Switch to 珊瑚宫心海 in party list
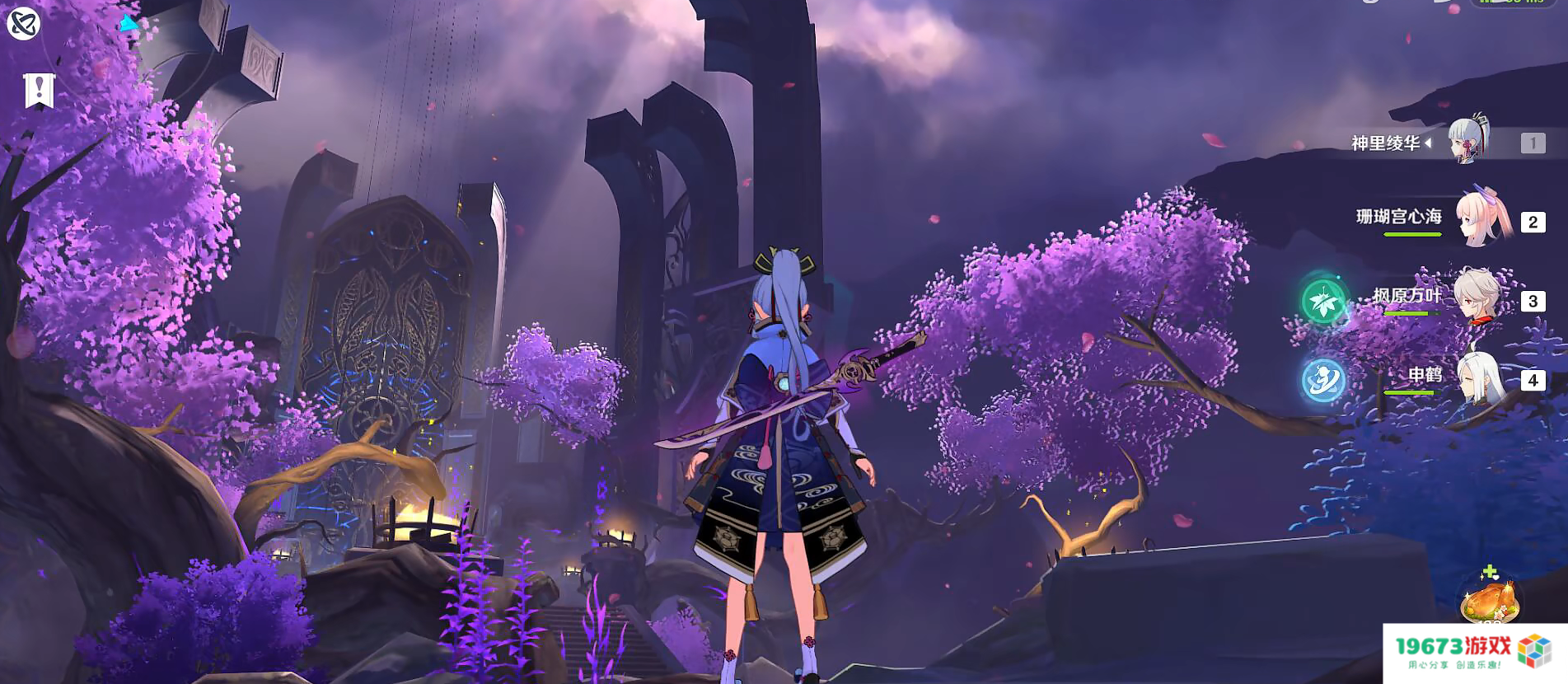This screenshot has width=1568, height=684. click(x=1483, y=220)
